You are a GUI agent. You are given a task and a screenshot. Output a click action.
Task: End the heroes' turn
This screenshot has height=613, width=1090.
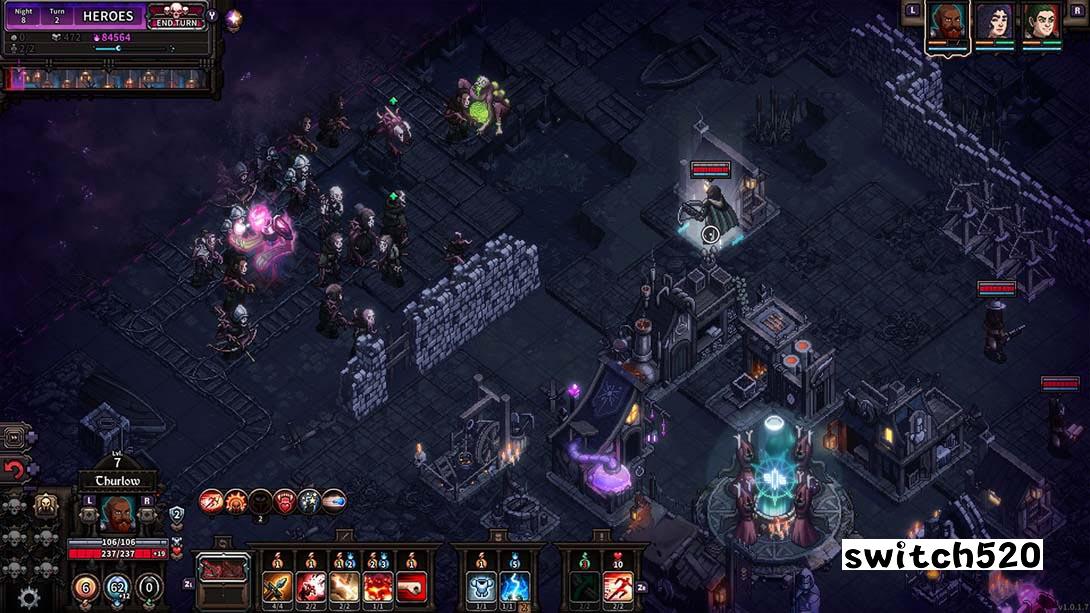(x=176, y=17)
